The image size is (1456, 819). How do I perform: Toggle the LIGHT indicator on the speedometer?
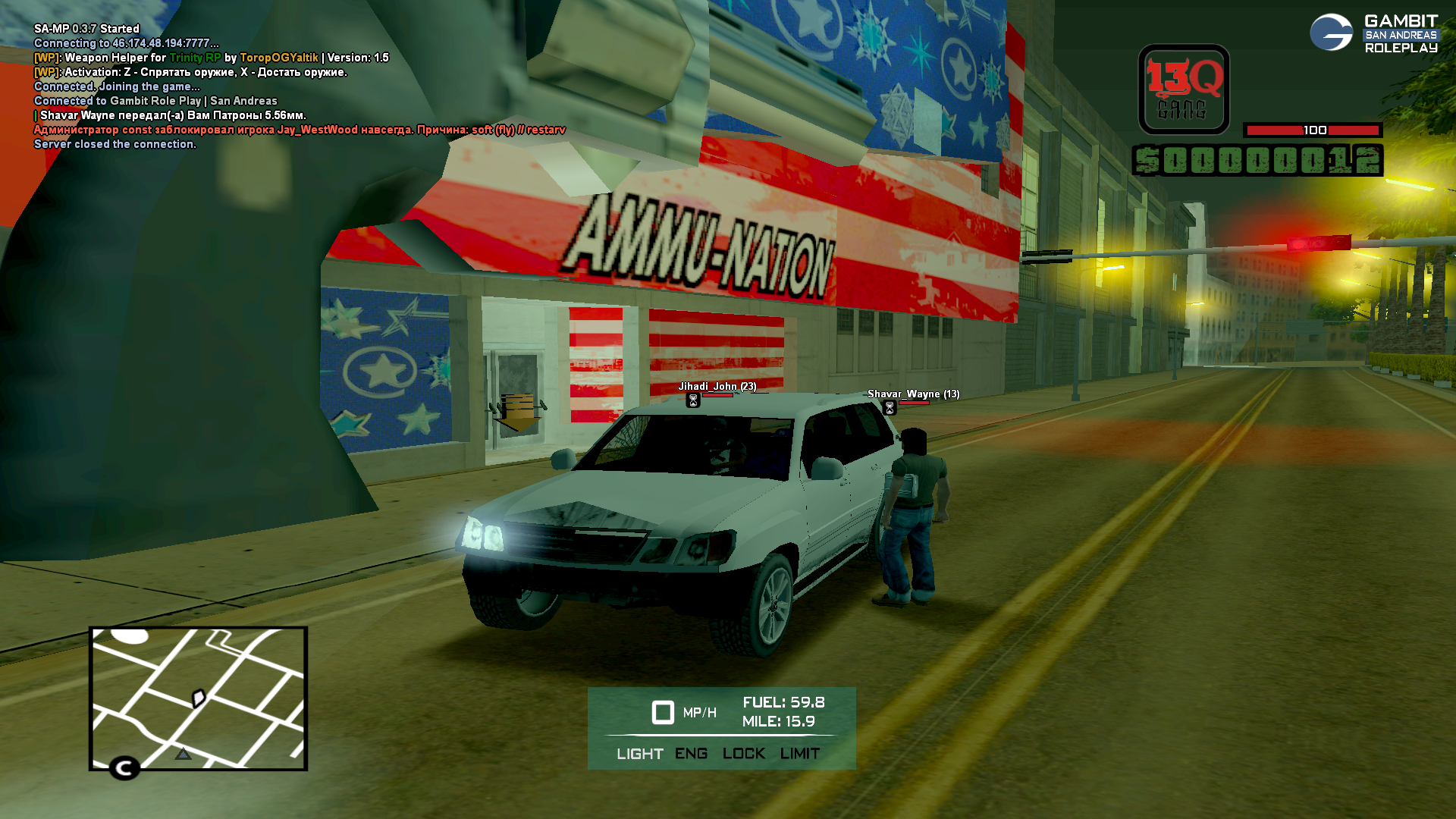click(639, 754)
